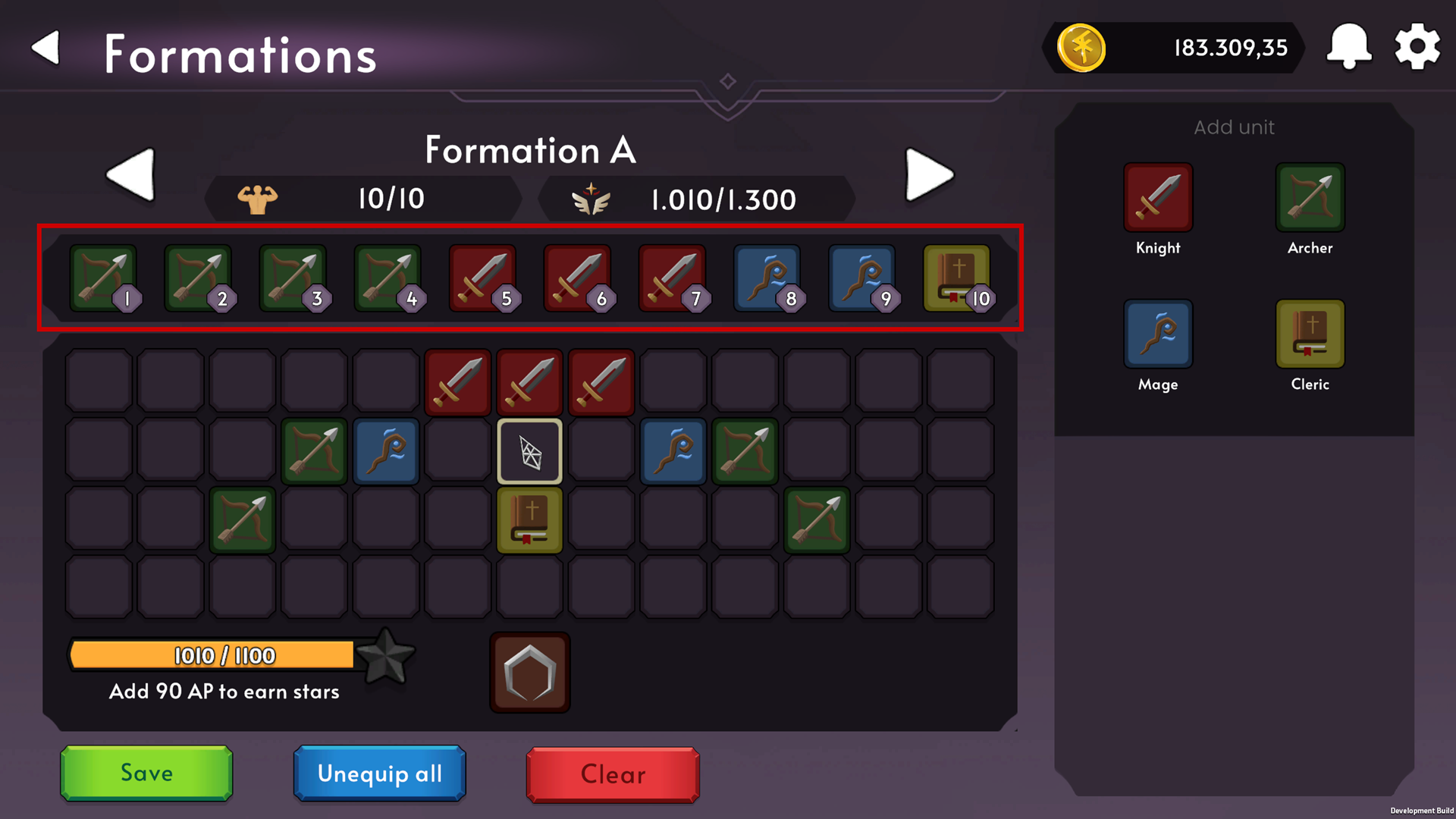Screen dimensions: 1456x819
Task: Select archer unit number 1 in the roster
Action: pyautogui.click(x=105, y=278)
